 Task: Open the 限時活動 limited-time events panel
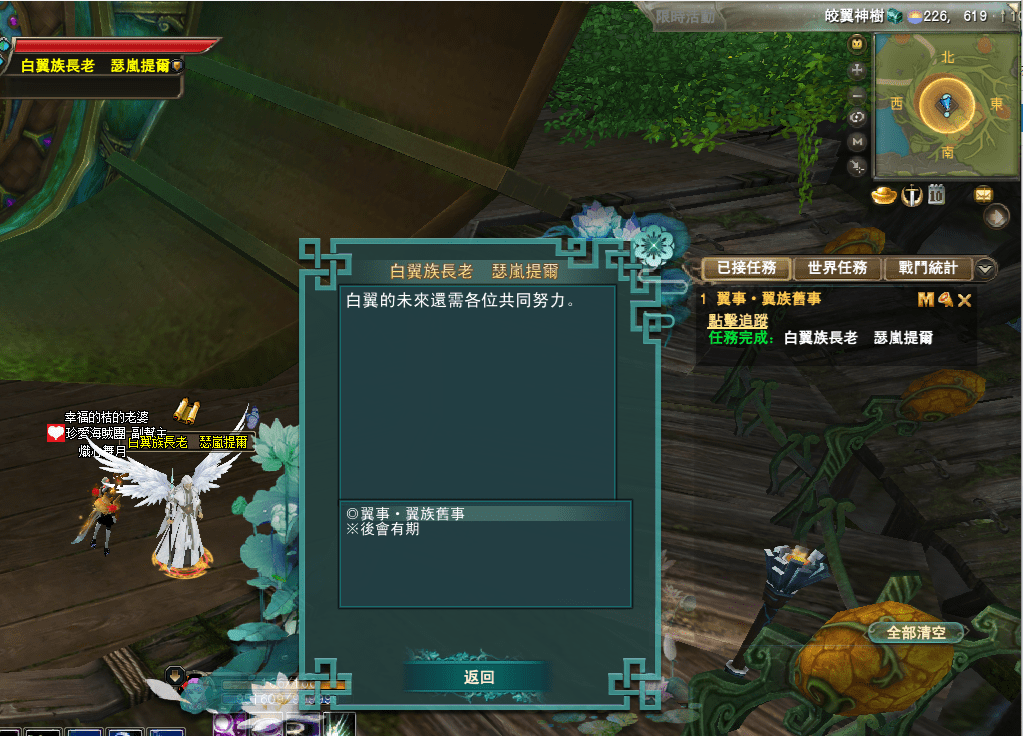coord(685,16)
